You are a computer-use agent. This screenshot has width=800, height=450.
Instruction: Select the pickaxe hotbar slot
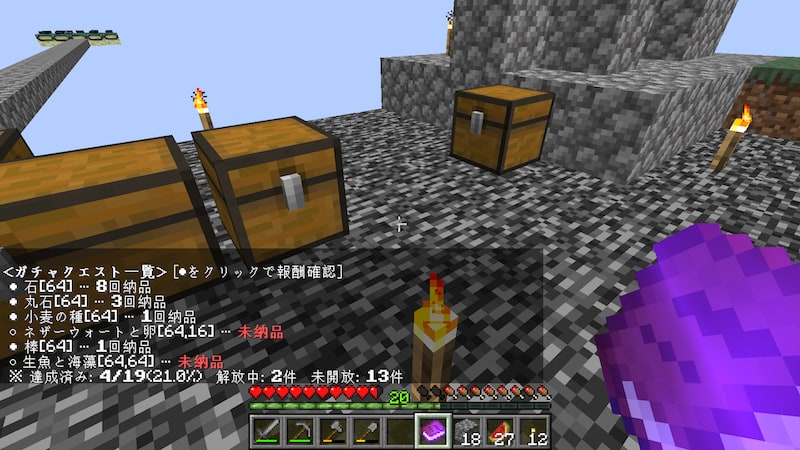(x=300, y=431)
